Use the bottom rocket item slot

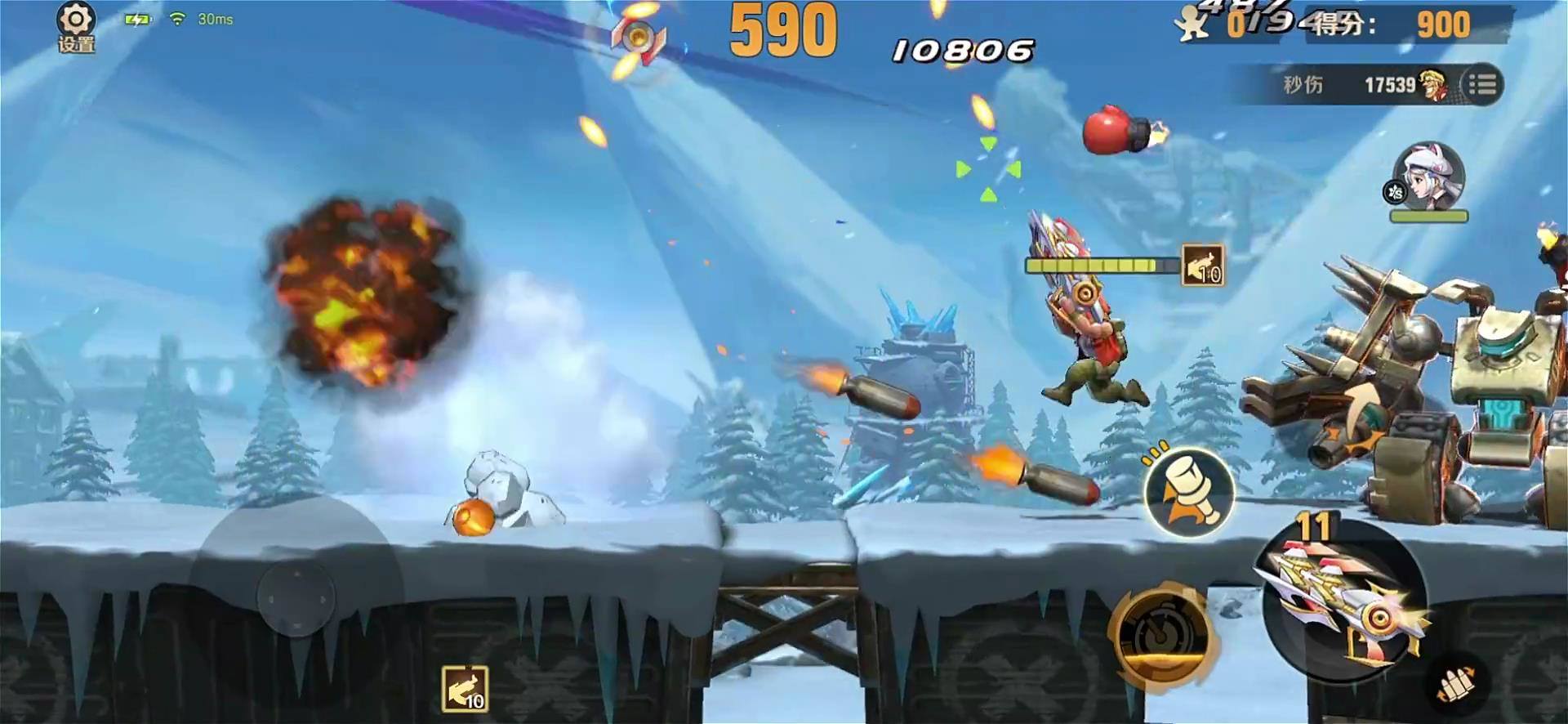465,688
